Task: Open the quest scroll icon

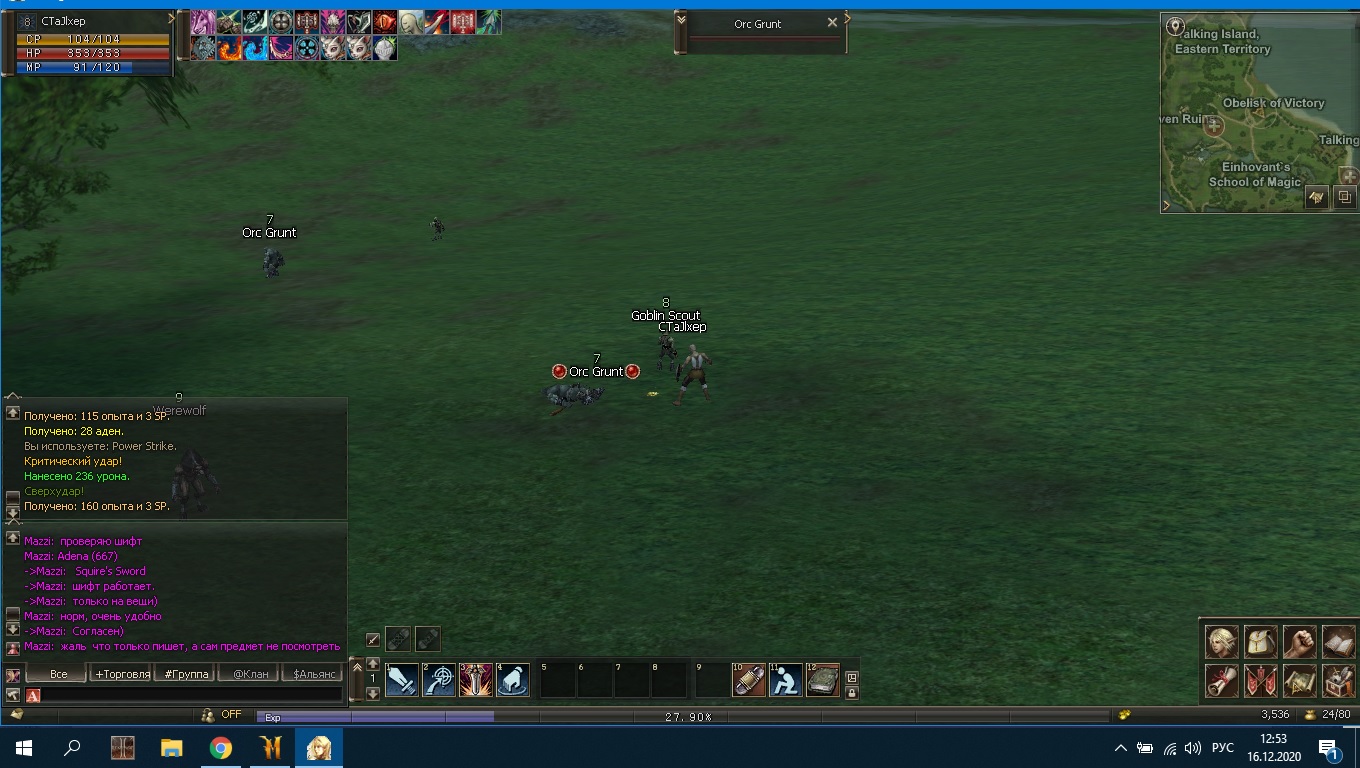Action: click(1221, 681)
